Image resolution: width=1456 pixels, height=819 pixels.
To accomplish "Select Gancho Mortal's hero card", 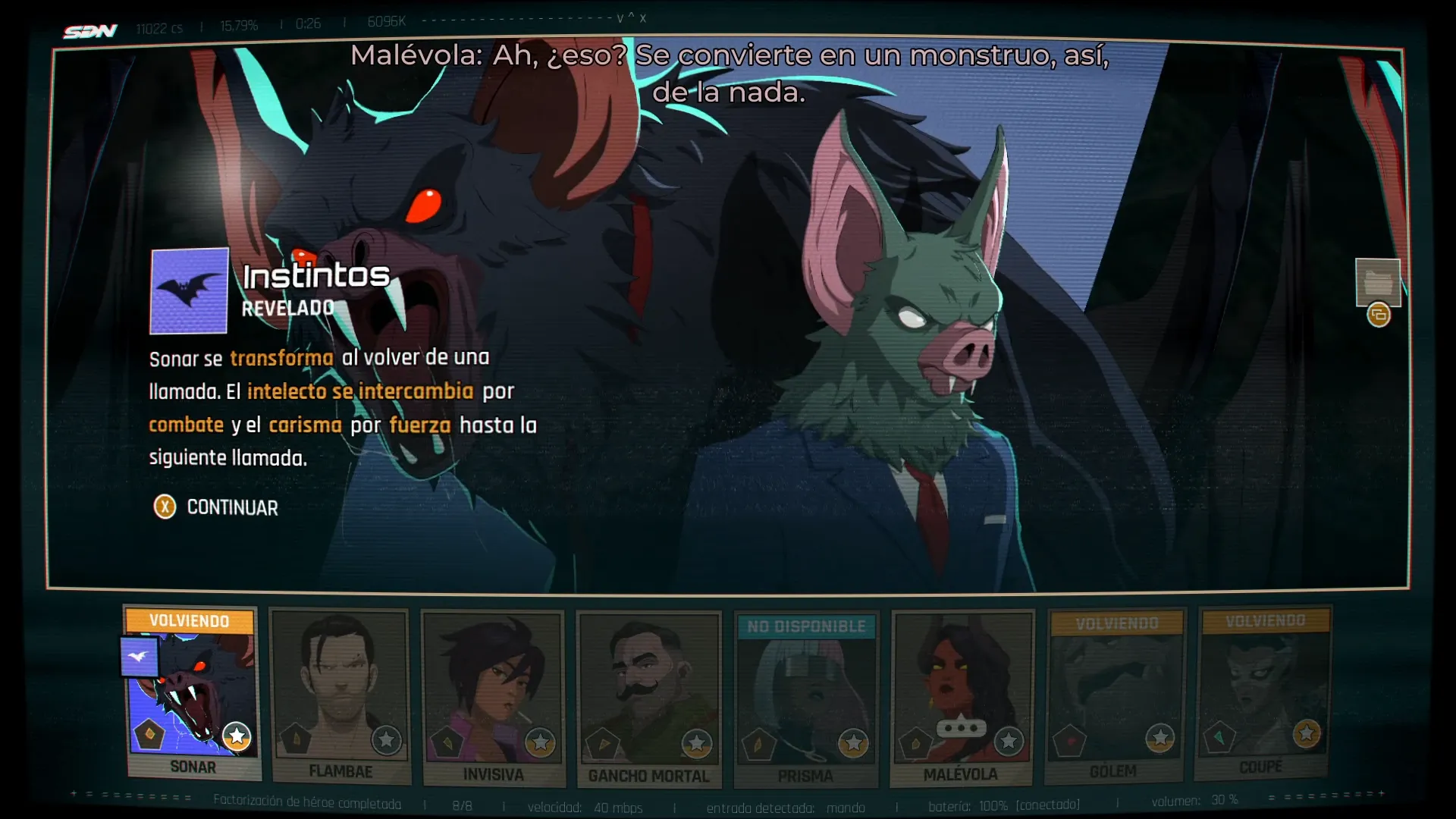I will 649,696.
